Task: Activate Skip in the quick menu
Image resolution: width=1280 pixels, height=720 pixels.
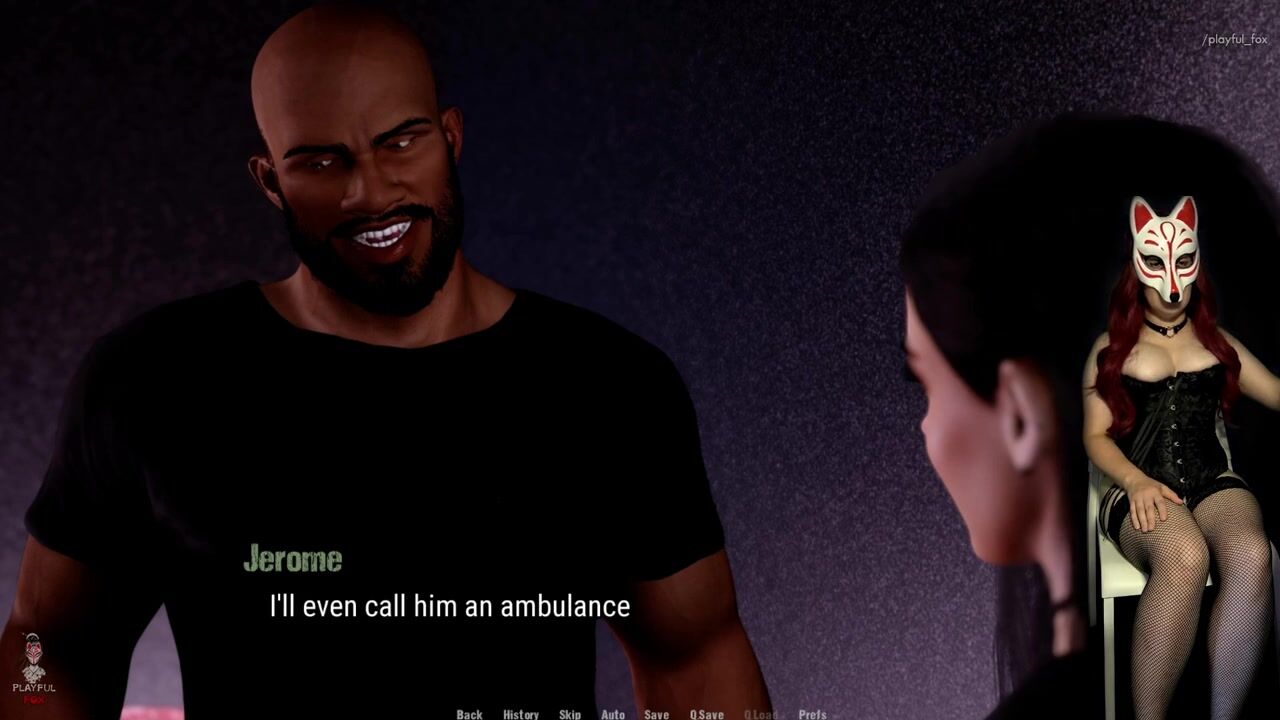Action: 570,714
